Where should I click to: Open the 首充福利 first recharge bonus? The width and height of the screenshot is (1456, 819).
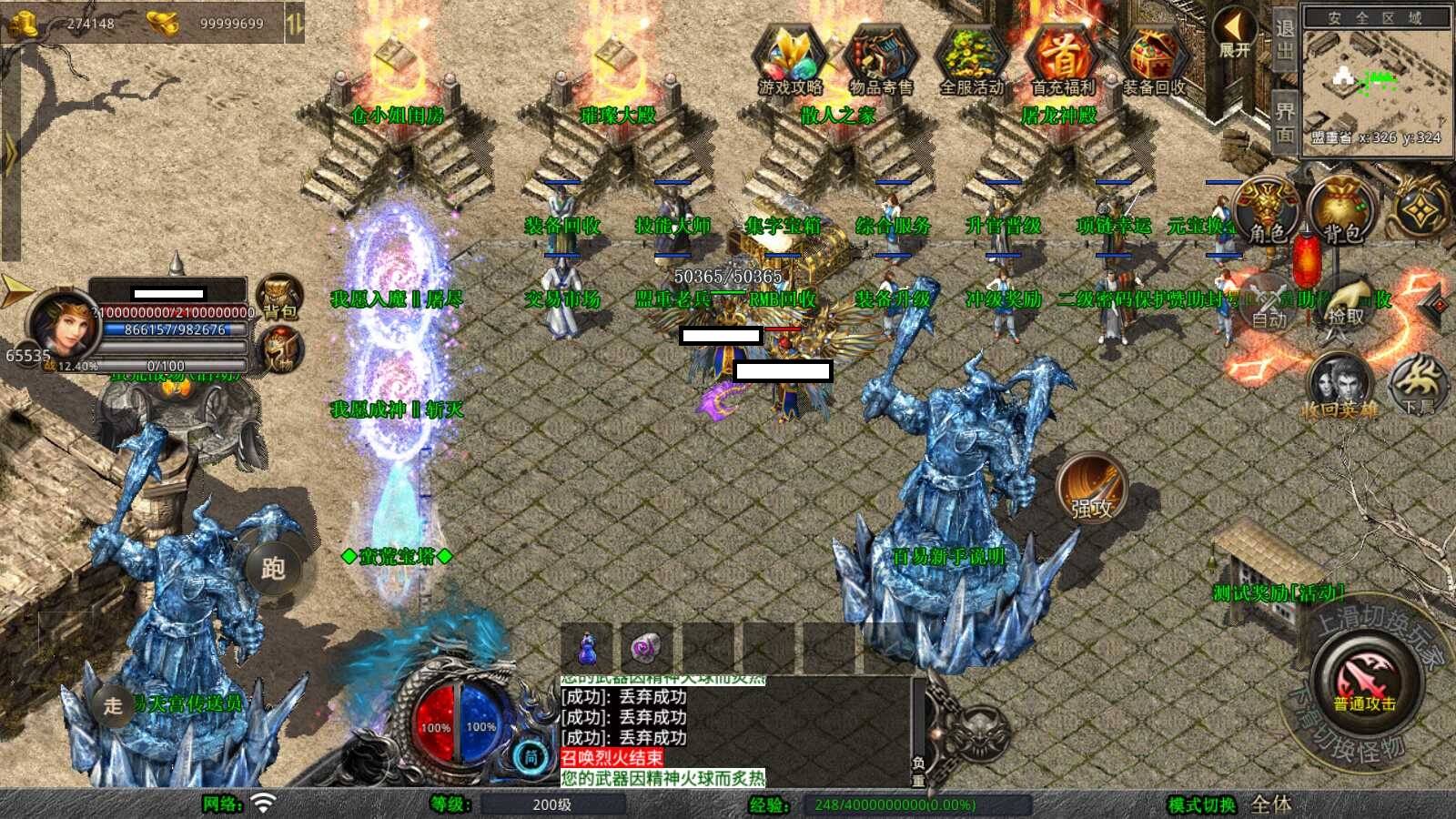tap(1062, 59)
